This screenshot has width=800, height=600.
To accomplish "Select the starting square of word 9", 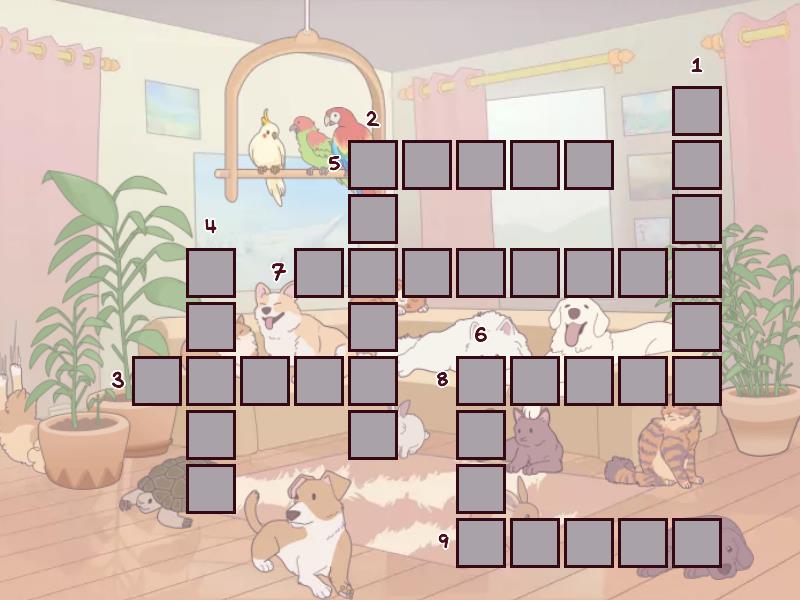I will 481,543.
